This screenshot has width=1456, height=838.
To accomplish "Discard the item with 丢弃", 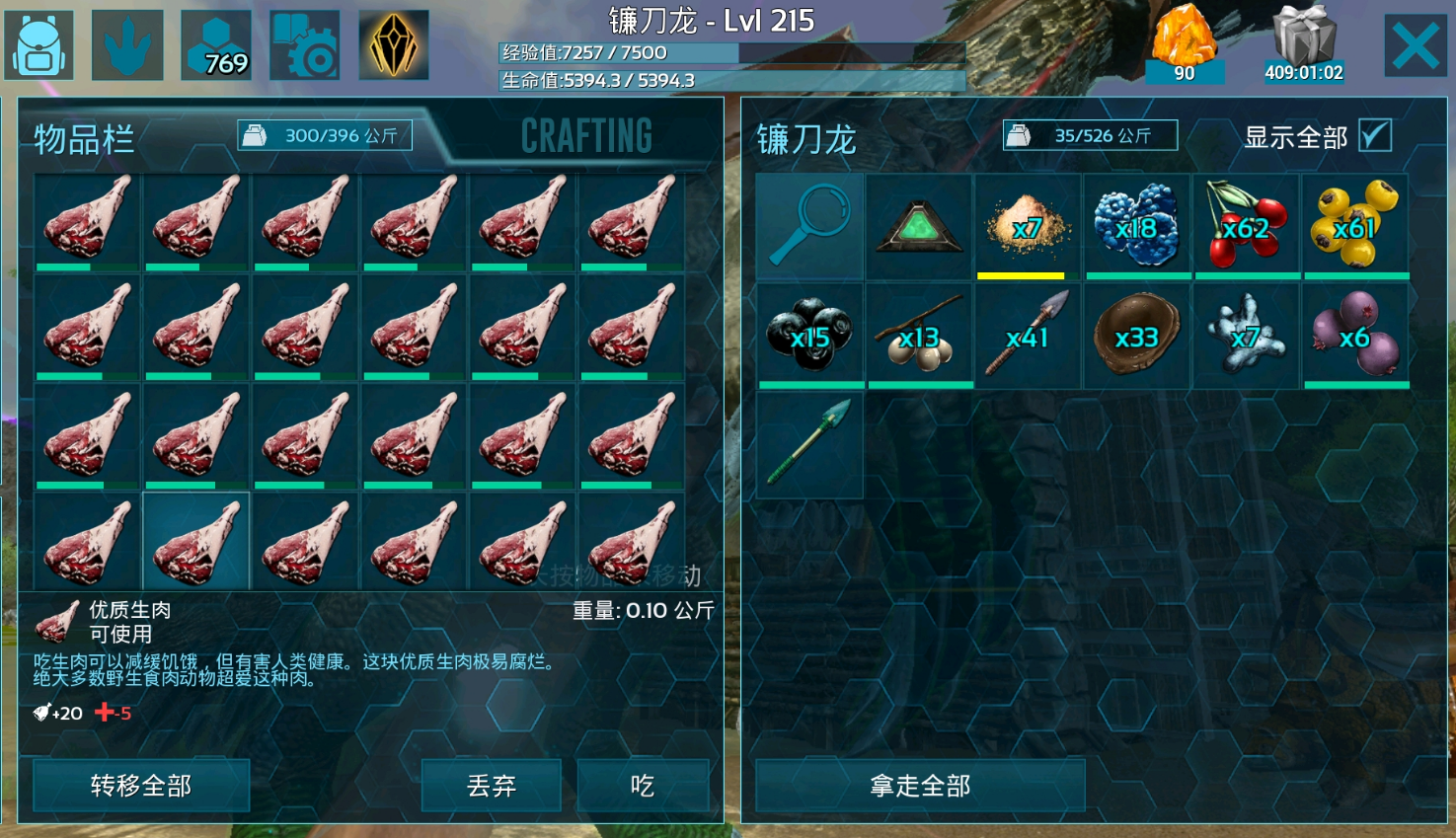I will pyautogui.click(x=492, y=785).
